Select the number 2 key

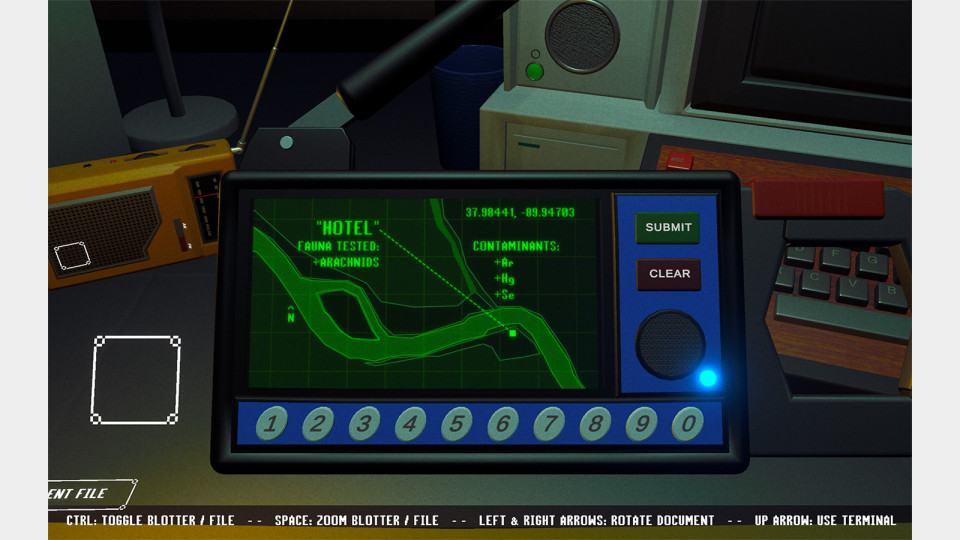pos(317,424)
